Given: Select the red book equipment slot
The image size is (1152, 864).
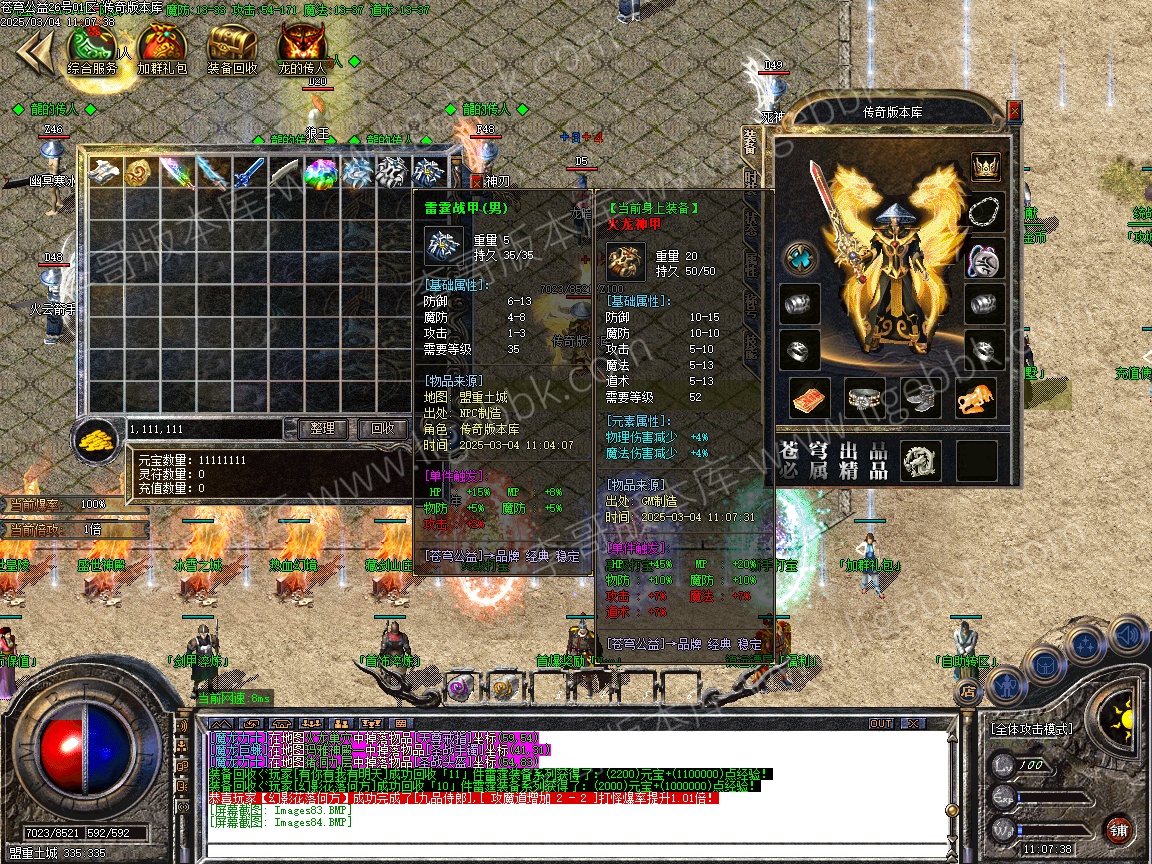Looking at the screenshot, I should click(x=810, y=398).
